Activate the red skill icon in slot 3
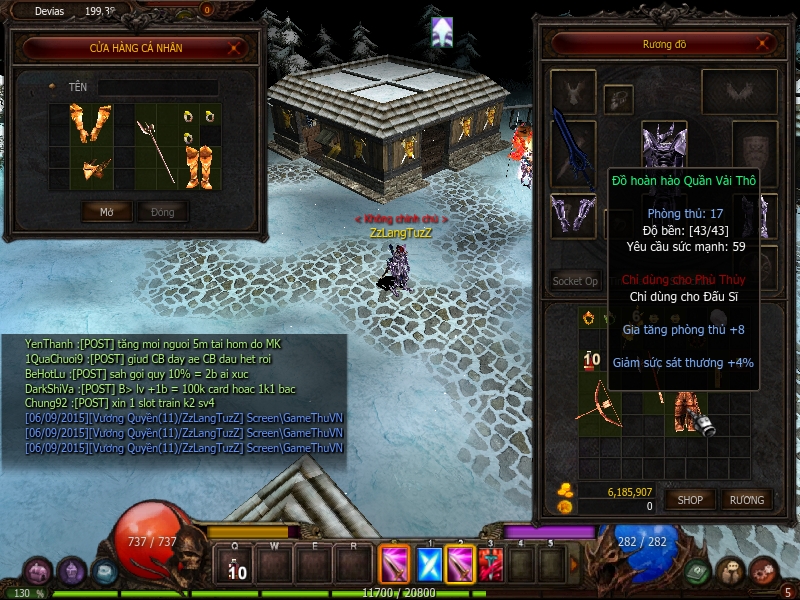The width and height of the screenshot is (800, 600). 490,565
